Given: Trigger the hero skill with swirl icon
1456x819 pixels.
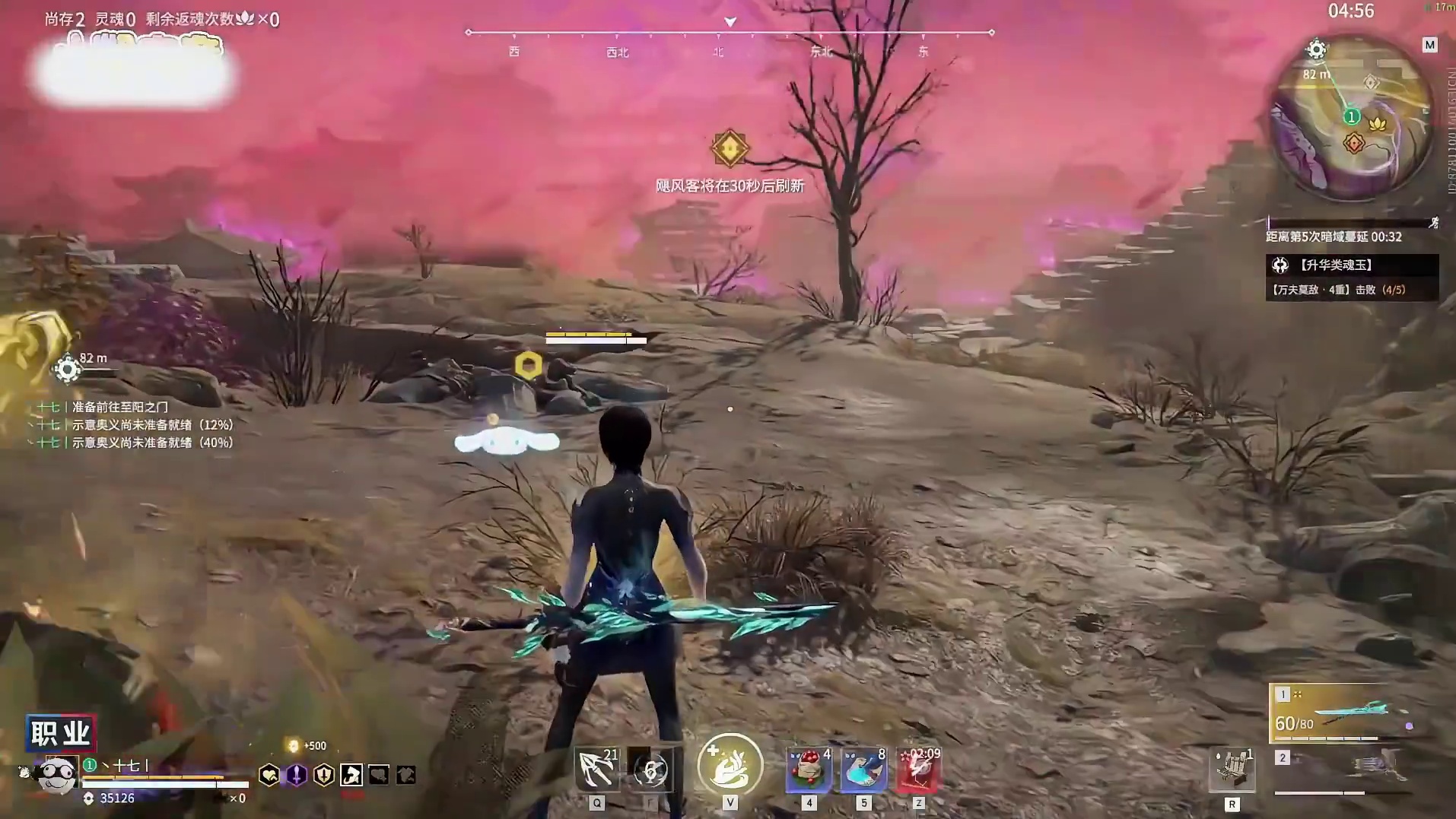Looking at the screenshot, I should (x=650, y=770).
